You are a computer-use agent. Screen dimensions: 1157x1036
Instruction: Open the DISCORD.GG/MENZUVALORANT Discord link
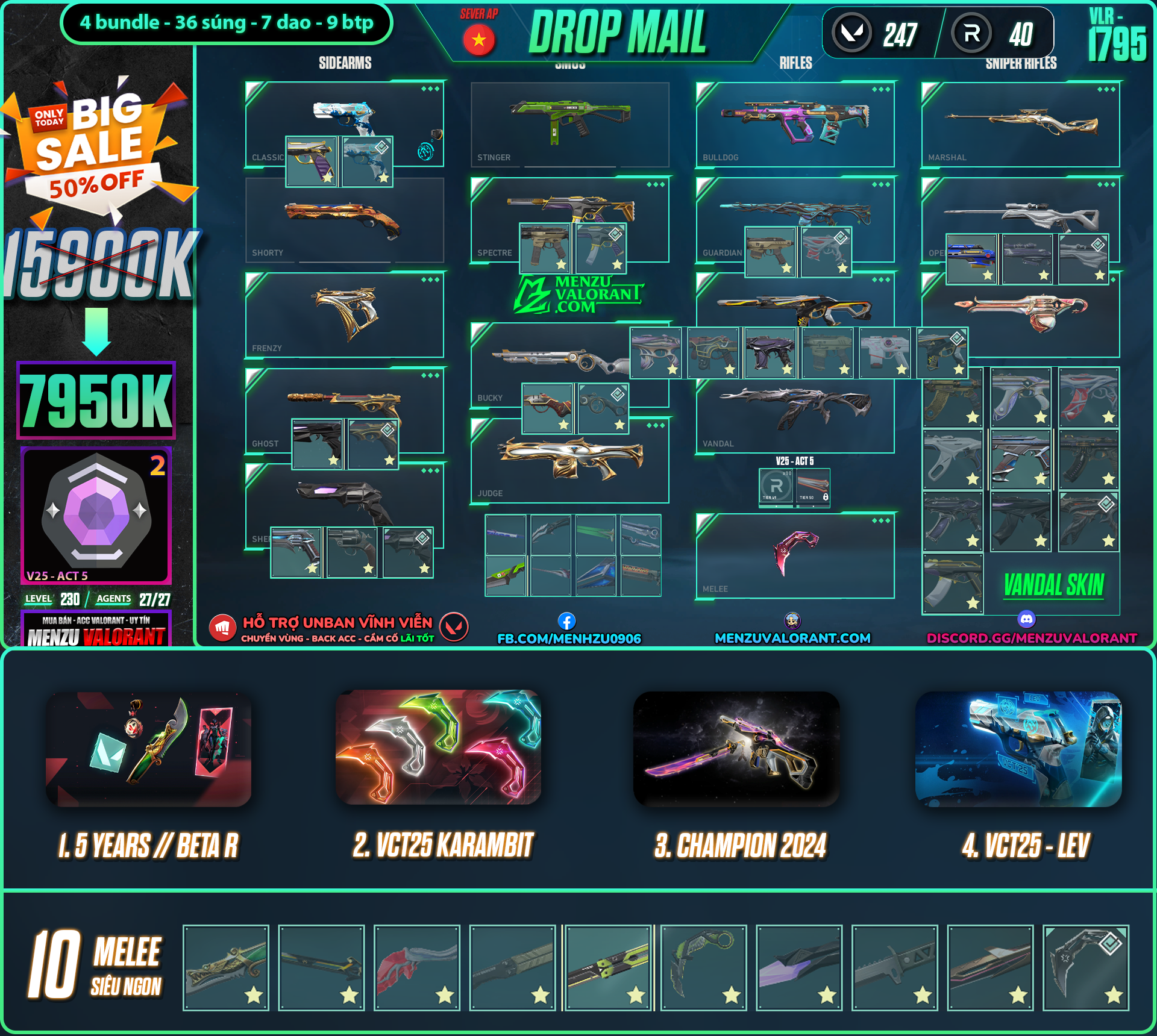click(x=1032, y=638)
